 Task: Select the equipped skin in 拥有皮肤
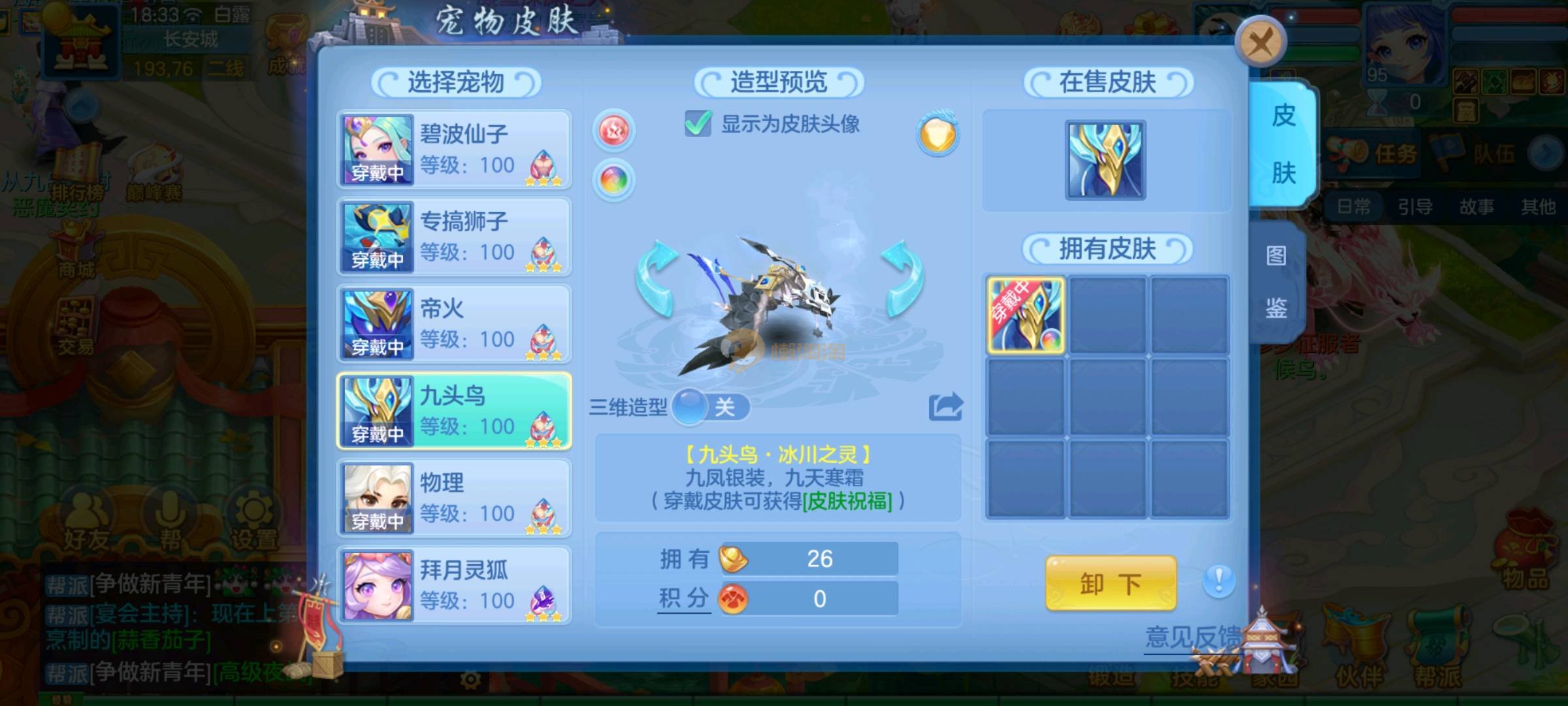[1026, 315]
